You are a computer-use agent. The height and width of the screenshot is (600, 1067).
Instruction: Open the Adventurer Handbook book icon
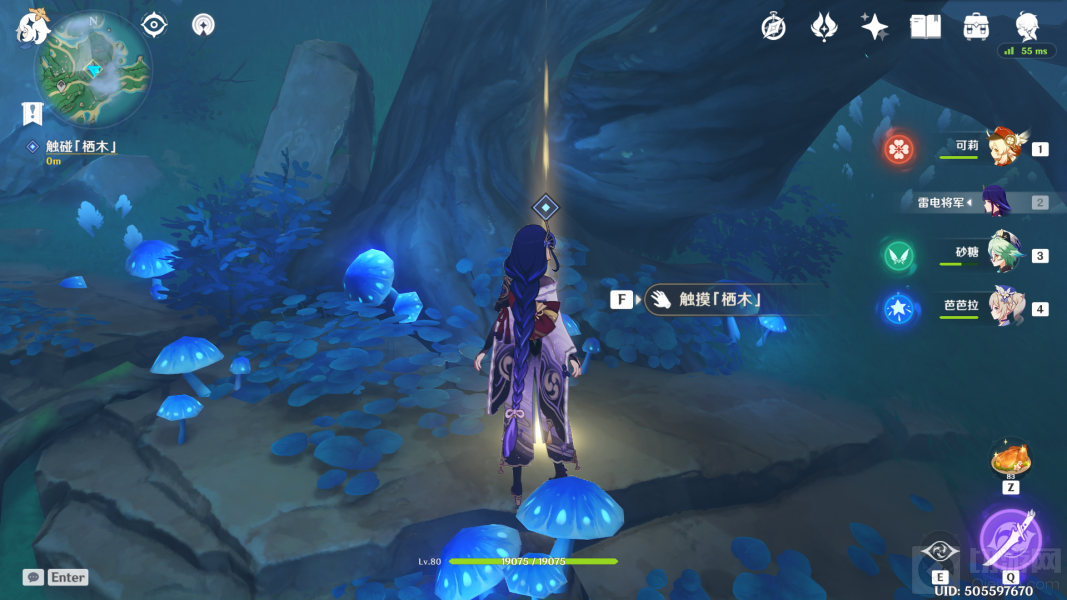pyautogui.click(x=925, y=27)
